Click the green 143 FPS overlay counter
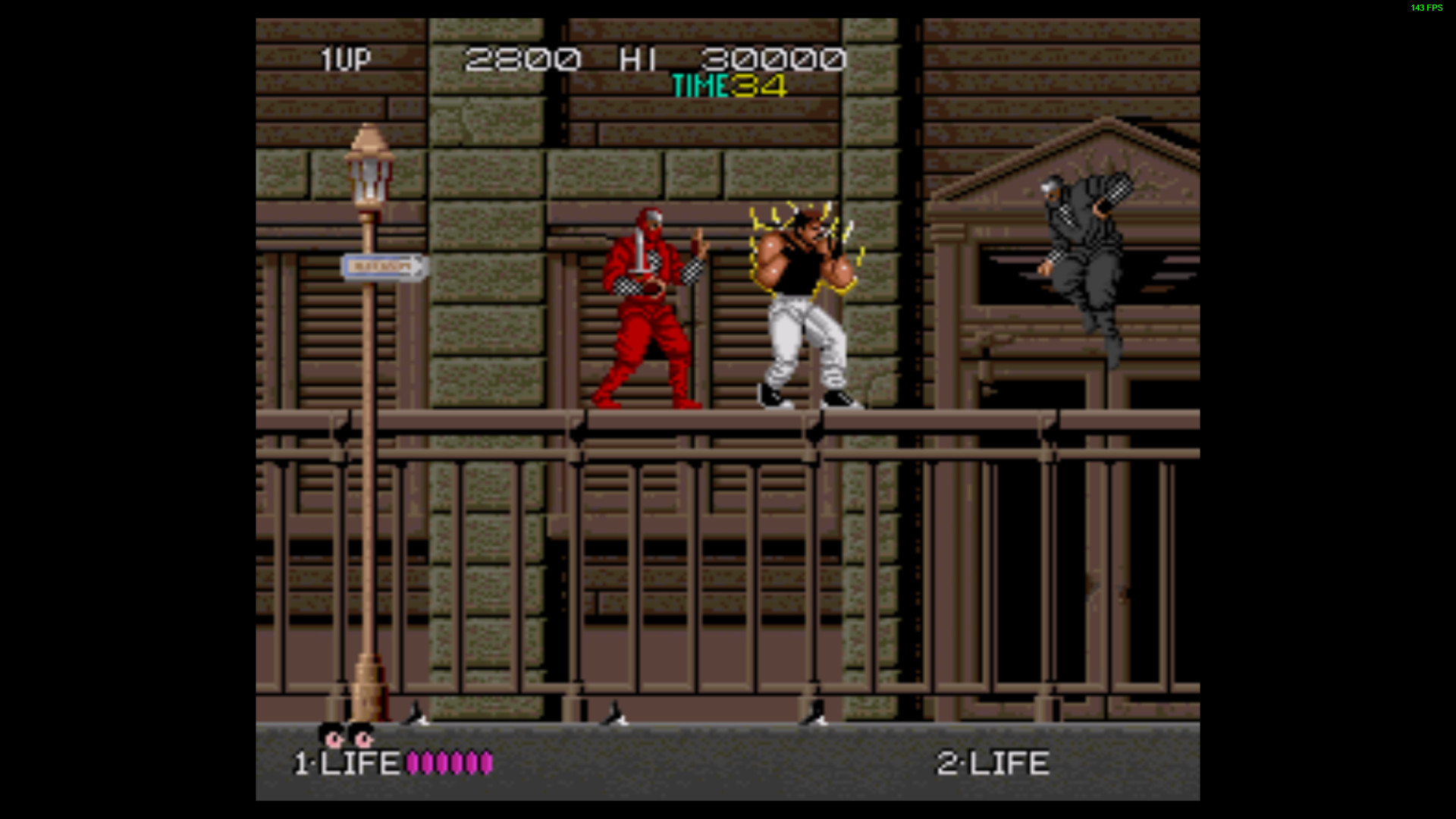Viewport: 1456px width, 819px height. (x=1424, y=9)
